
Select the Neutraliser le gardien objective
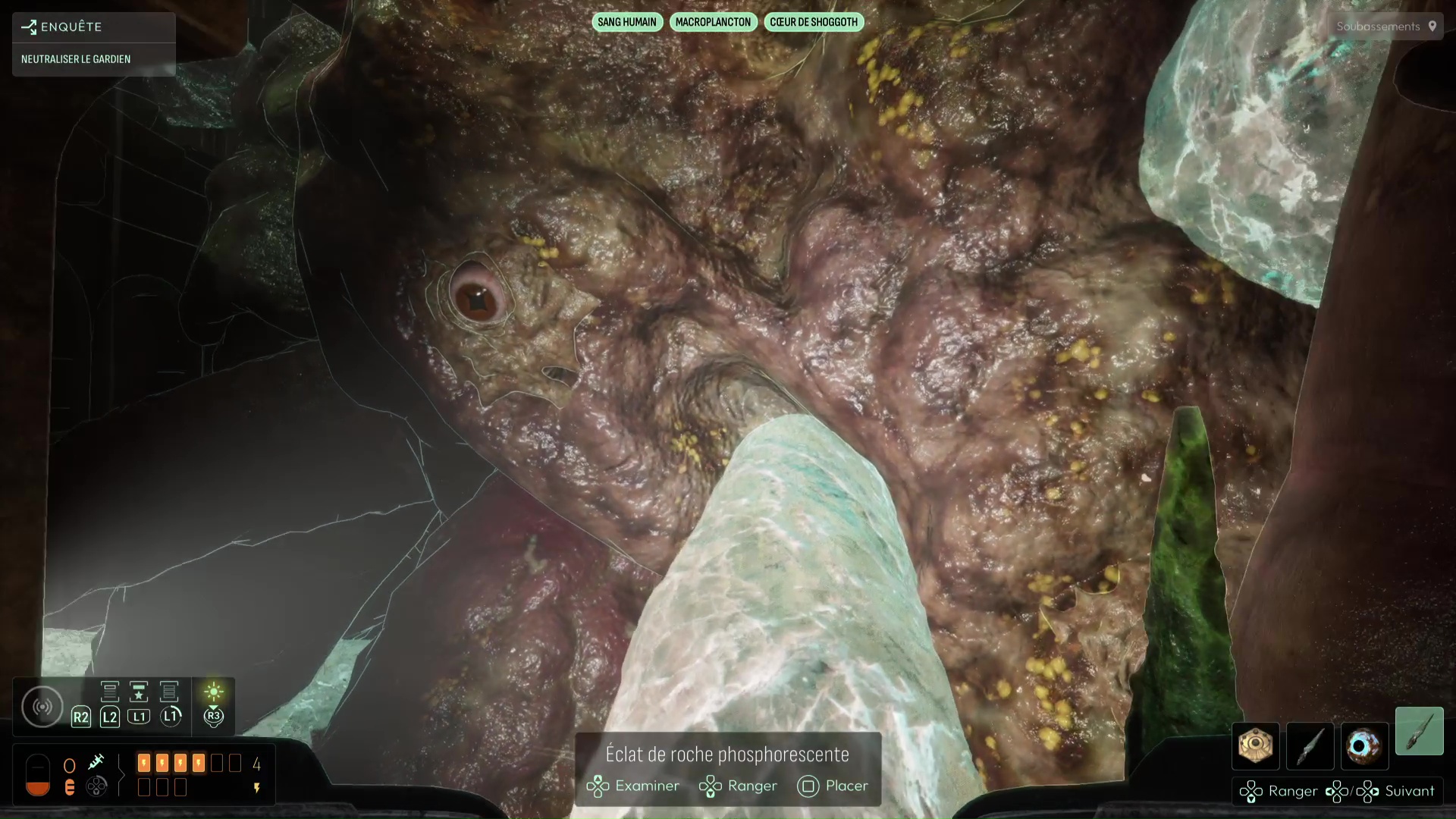click(76, 59)
